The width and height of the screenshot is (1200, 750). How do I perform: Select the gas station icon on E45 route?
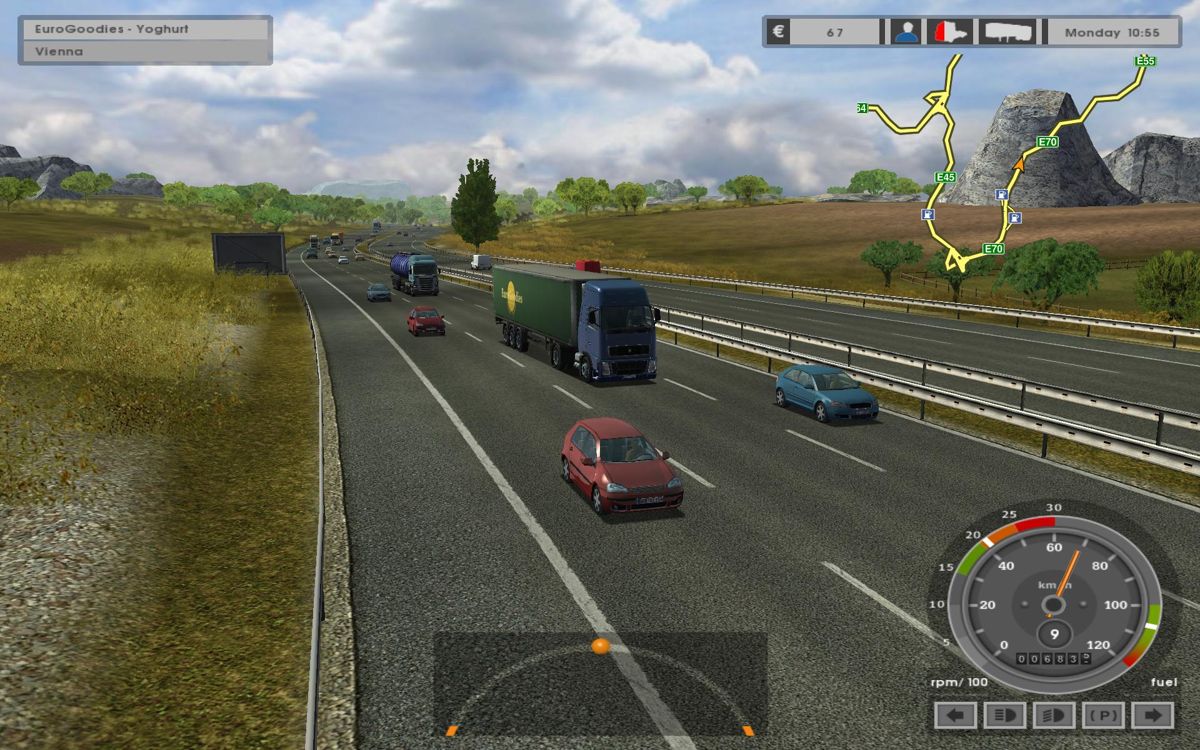927,214
